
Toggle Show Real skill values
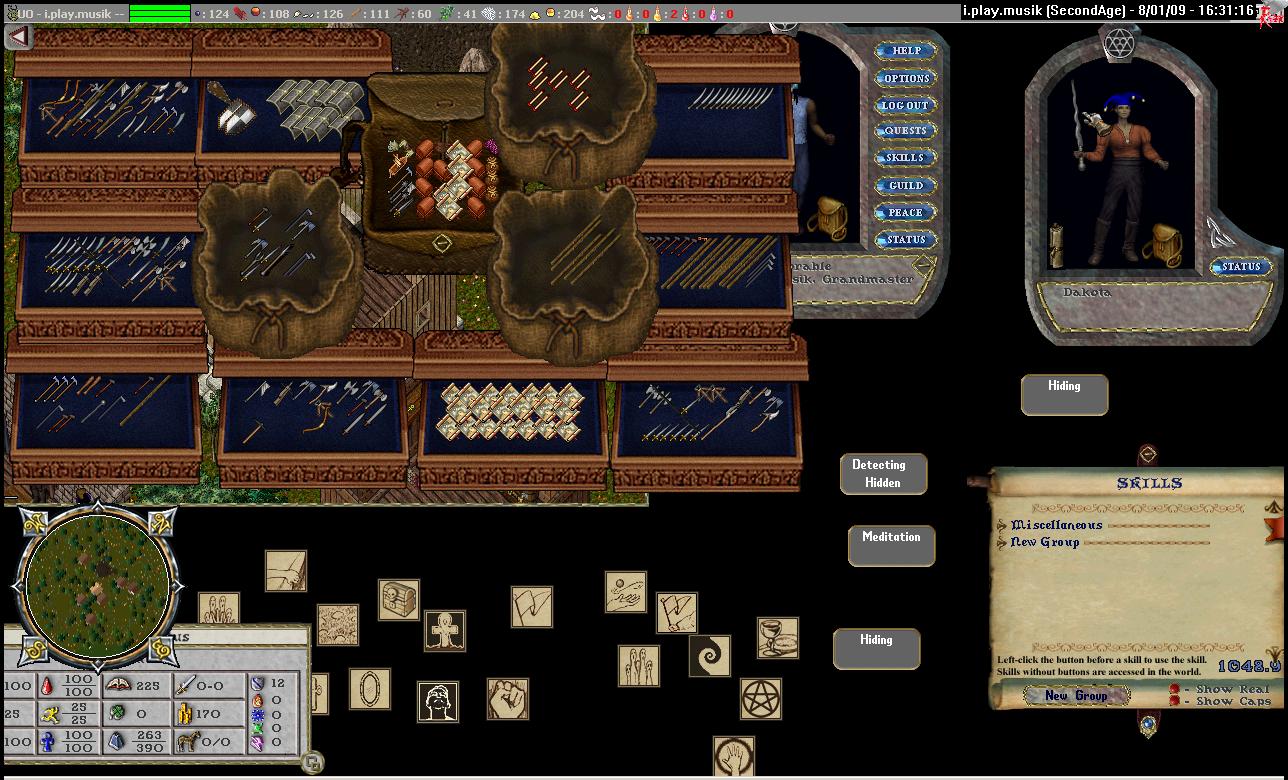click(x=1175, y=689)
